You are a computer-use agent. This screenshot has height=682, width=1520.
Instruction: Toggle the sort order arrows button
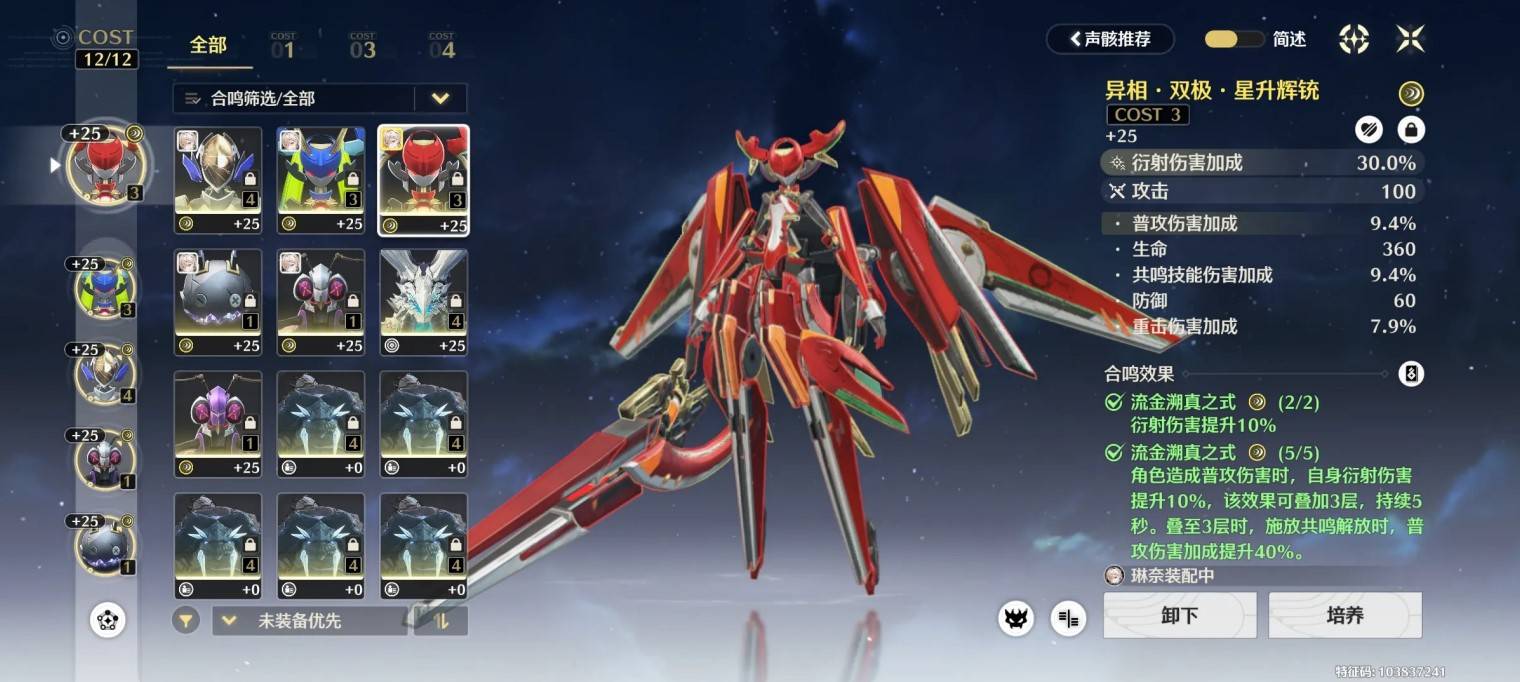[x=440, y=621]
